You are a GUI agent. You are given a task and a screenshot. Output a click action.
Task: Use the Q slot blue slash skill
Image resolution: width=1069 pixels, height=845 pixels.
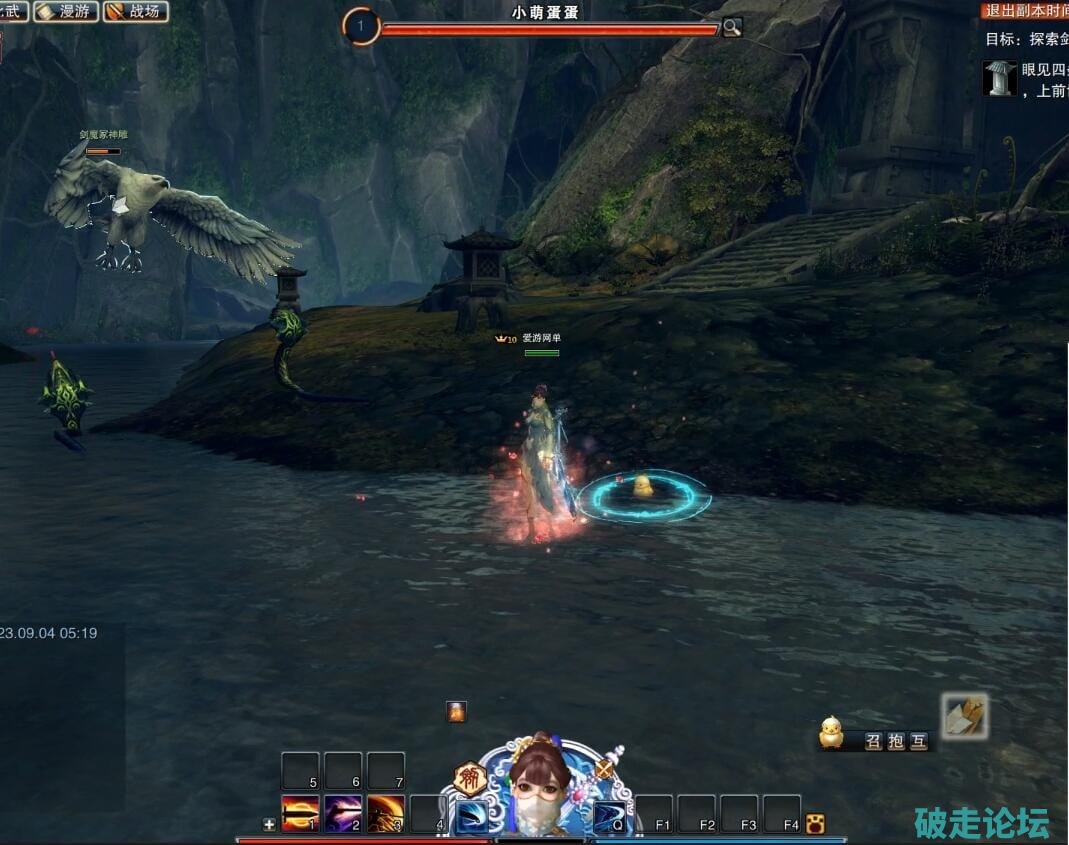coord(609,816)
